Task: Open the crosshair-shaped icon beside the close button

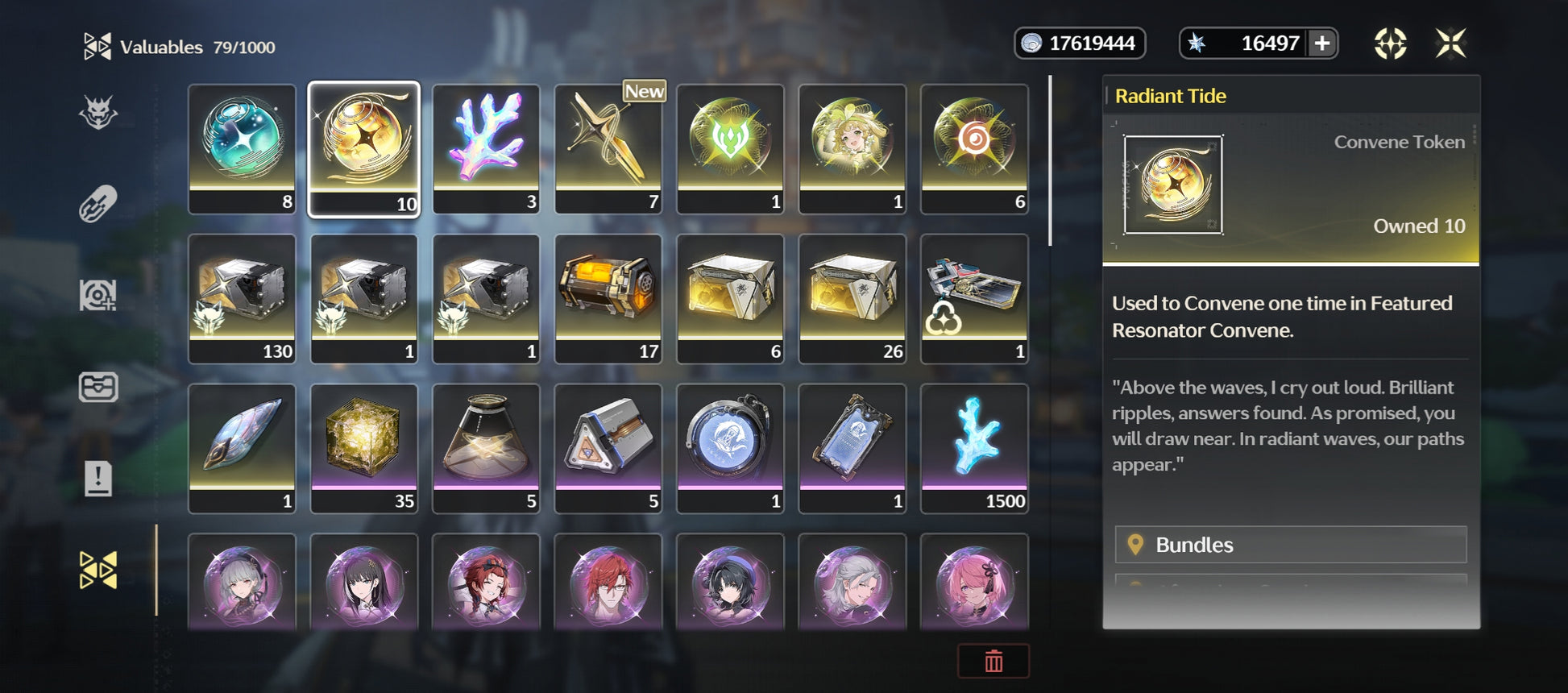Action: [x=1390, y=44]
